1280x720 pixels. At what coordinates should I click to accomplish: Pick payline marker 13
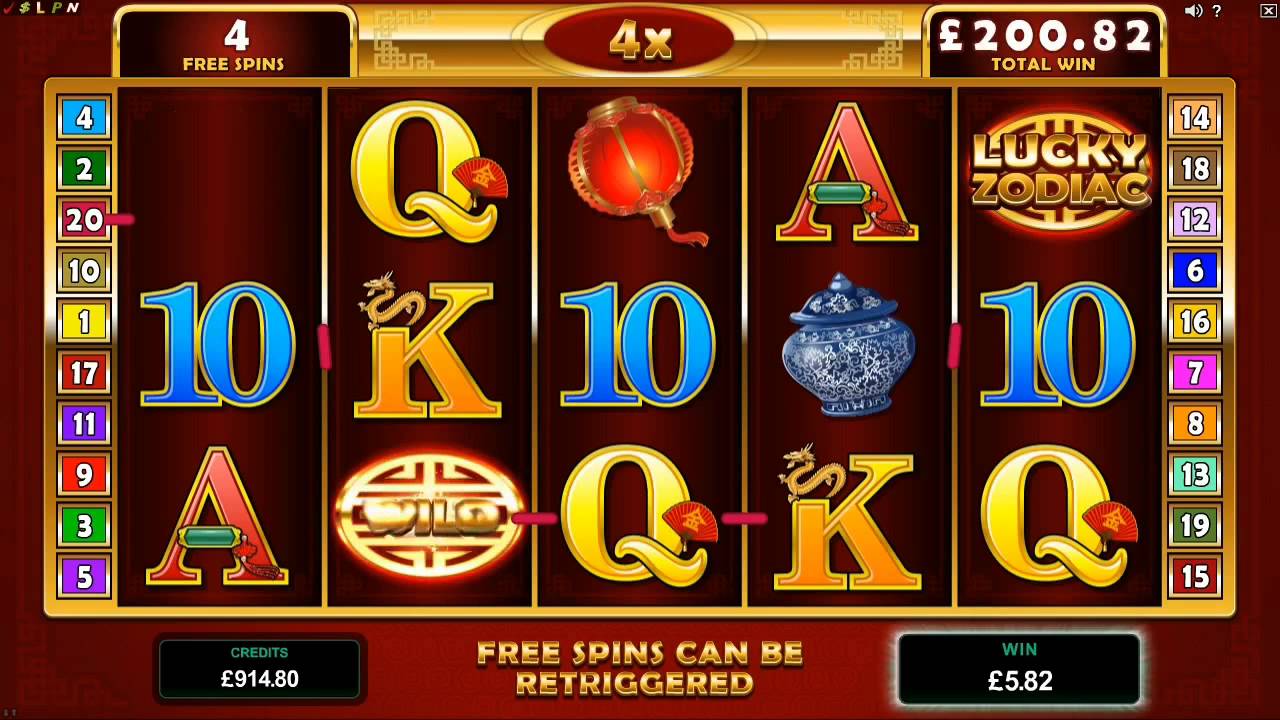click(x=1195, y=474)
